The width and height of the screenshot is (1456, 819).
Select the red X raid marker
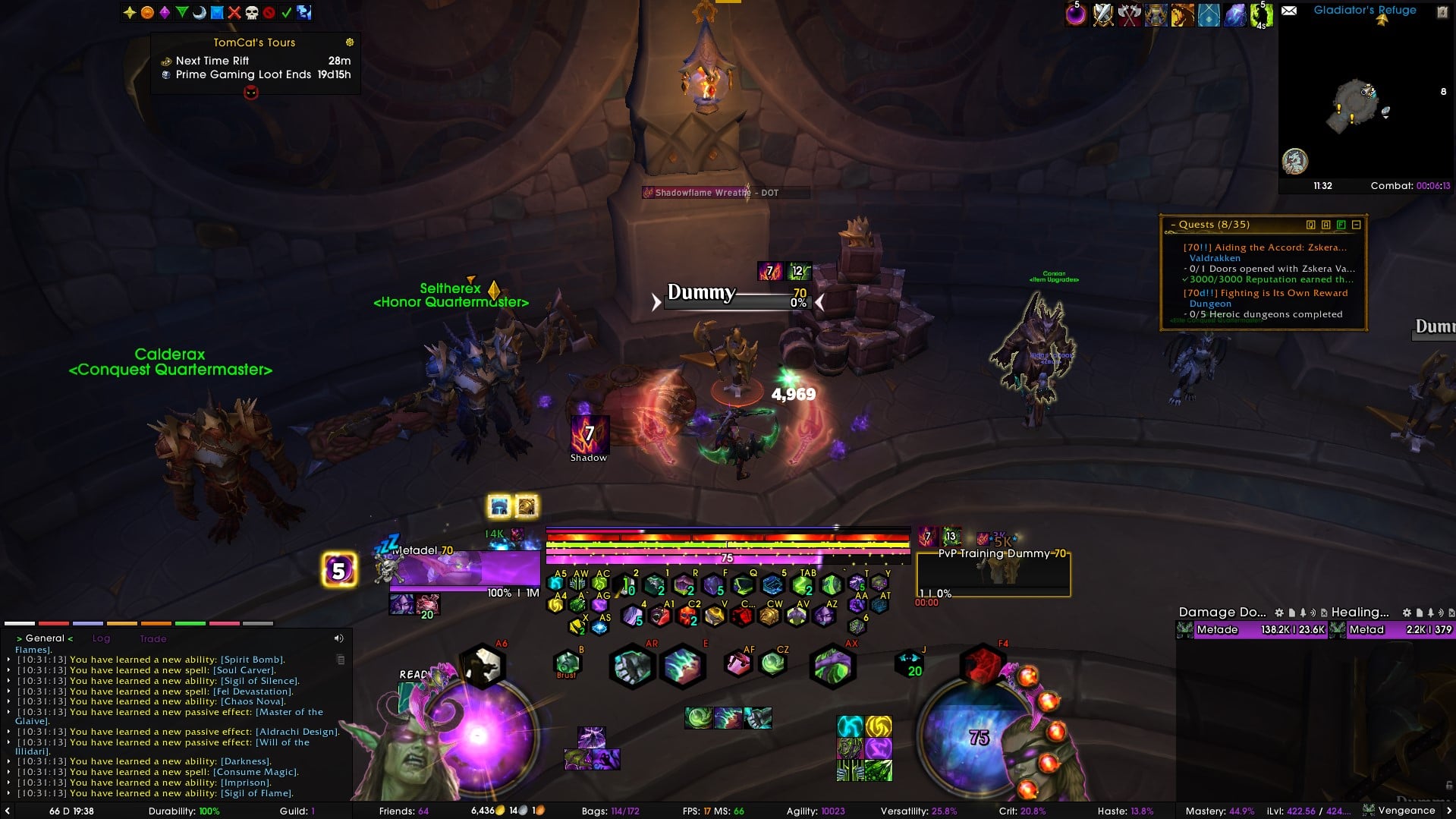pyautogui.click(x=234, y=12)
